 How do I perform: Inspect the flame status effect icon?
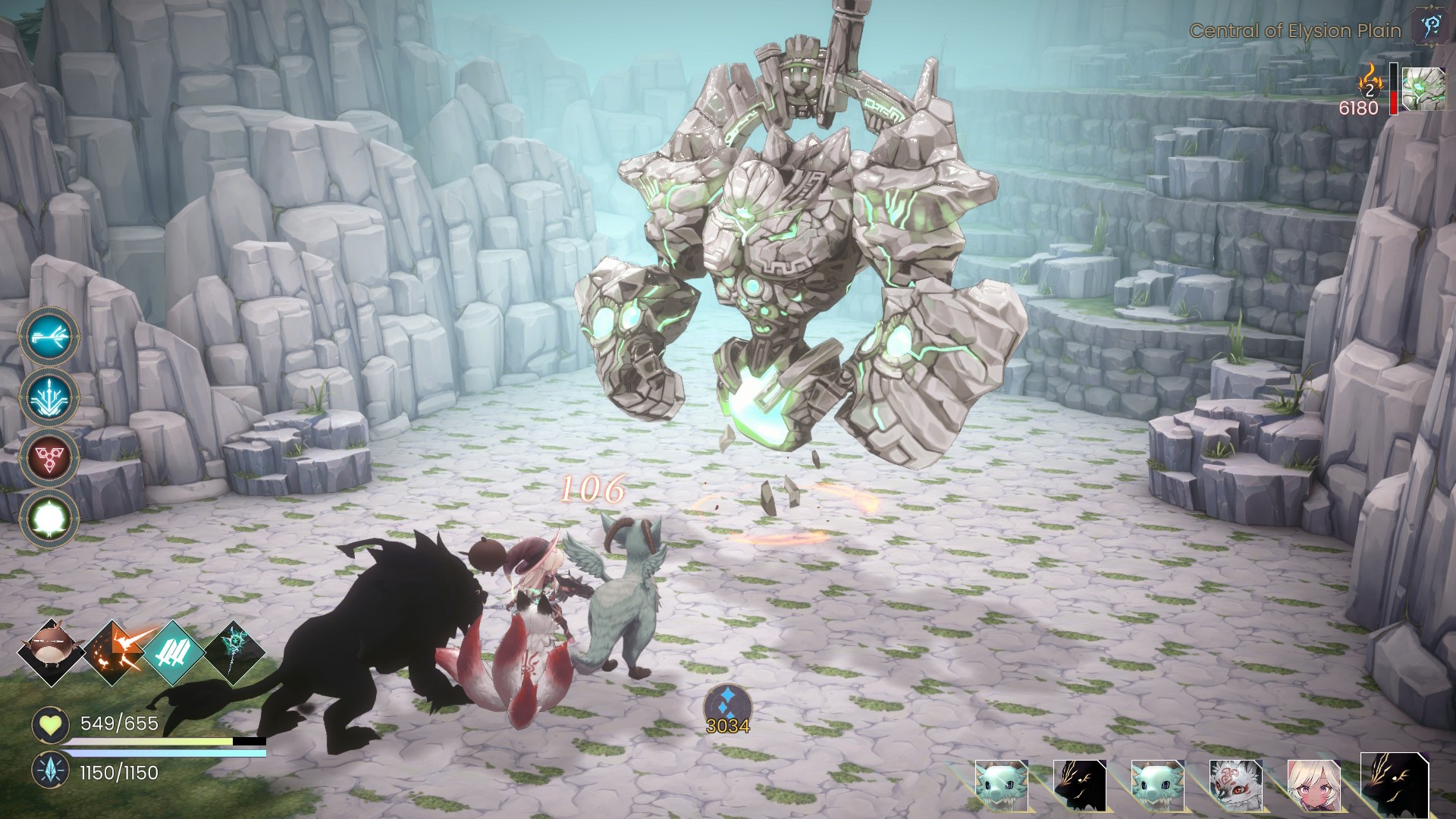click(x=1370, y=80)
